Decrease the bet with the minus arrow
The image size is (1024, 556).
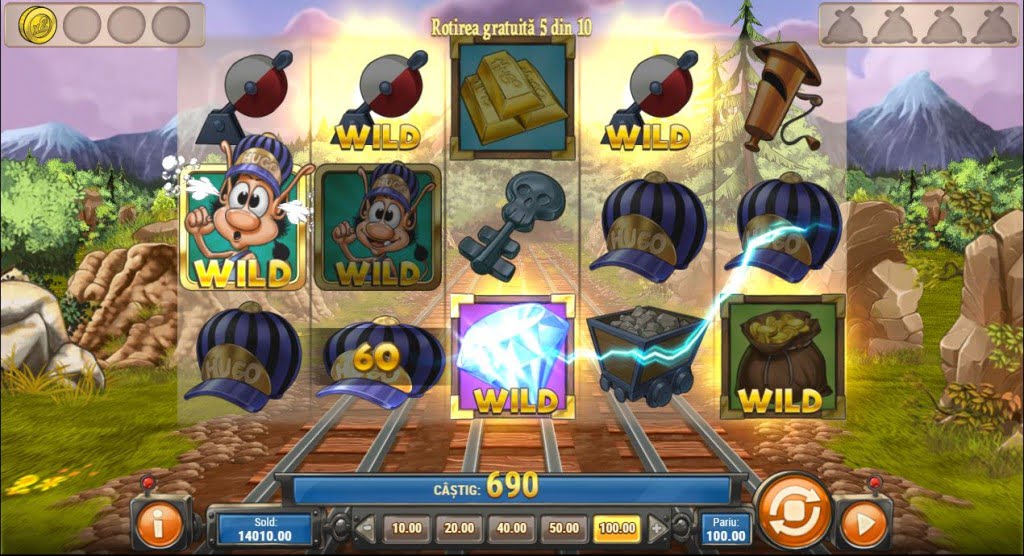click(x=366, y=527)
